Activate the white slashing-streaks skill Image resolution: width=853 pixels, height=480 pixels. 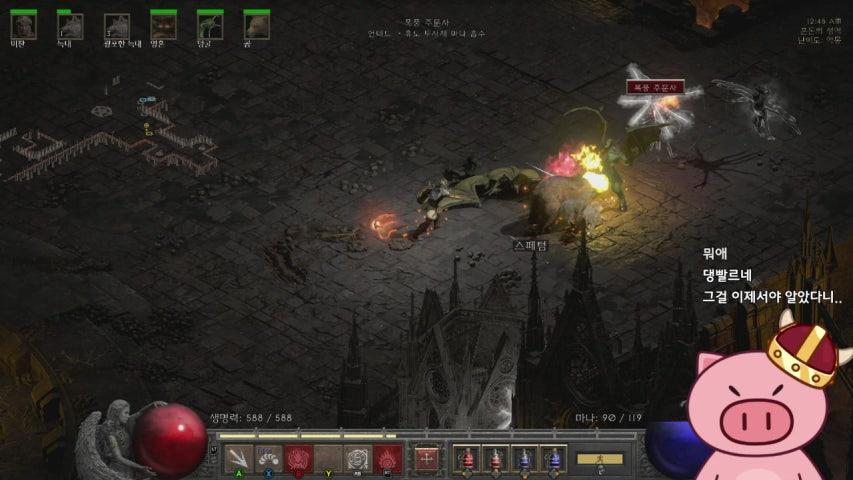(238, 458)
